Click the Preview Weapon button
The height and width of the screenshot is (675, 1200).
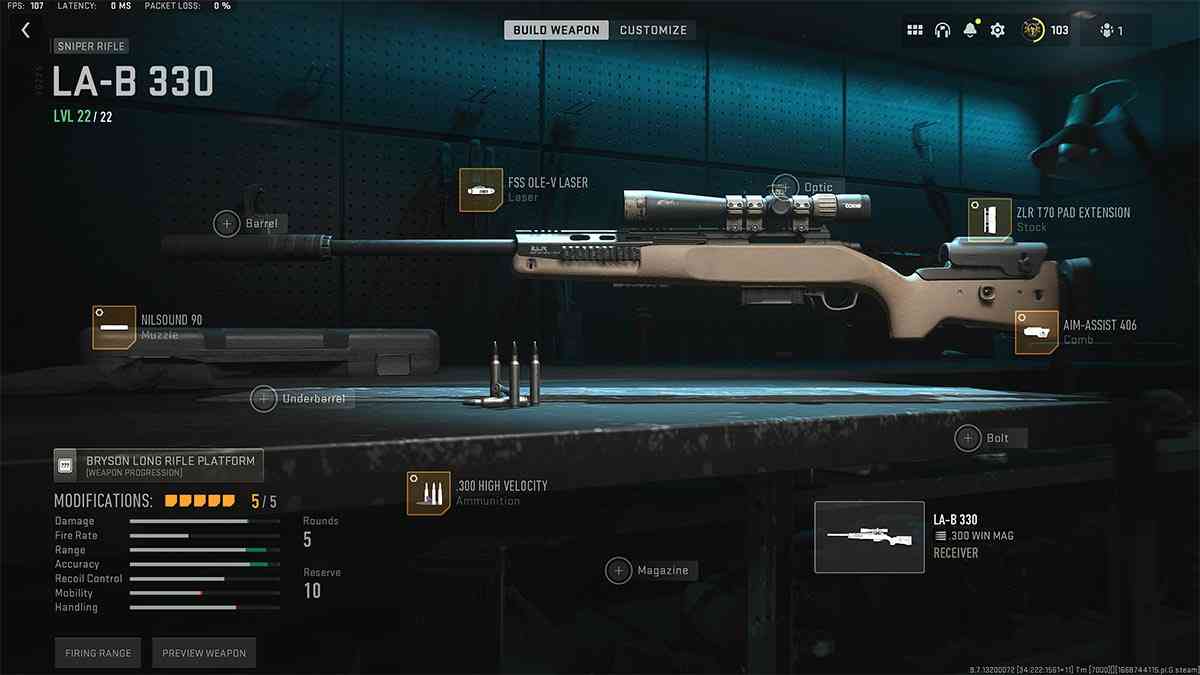[x=204, y=653]
